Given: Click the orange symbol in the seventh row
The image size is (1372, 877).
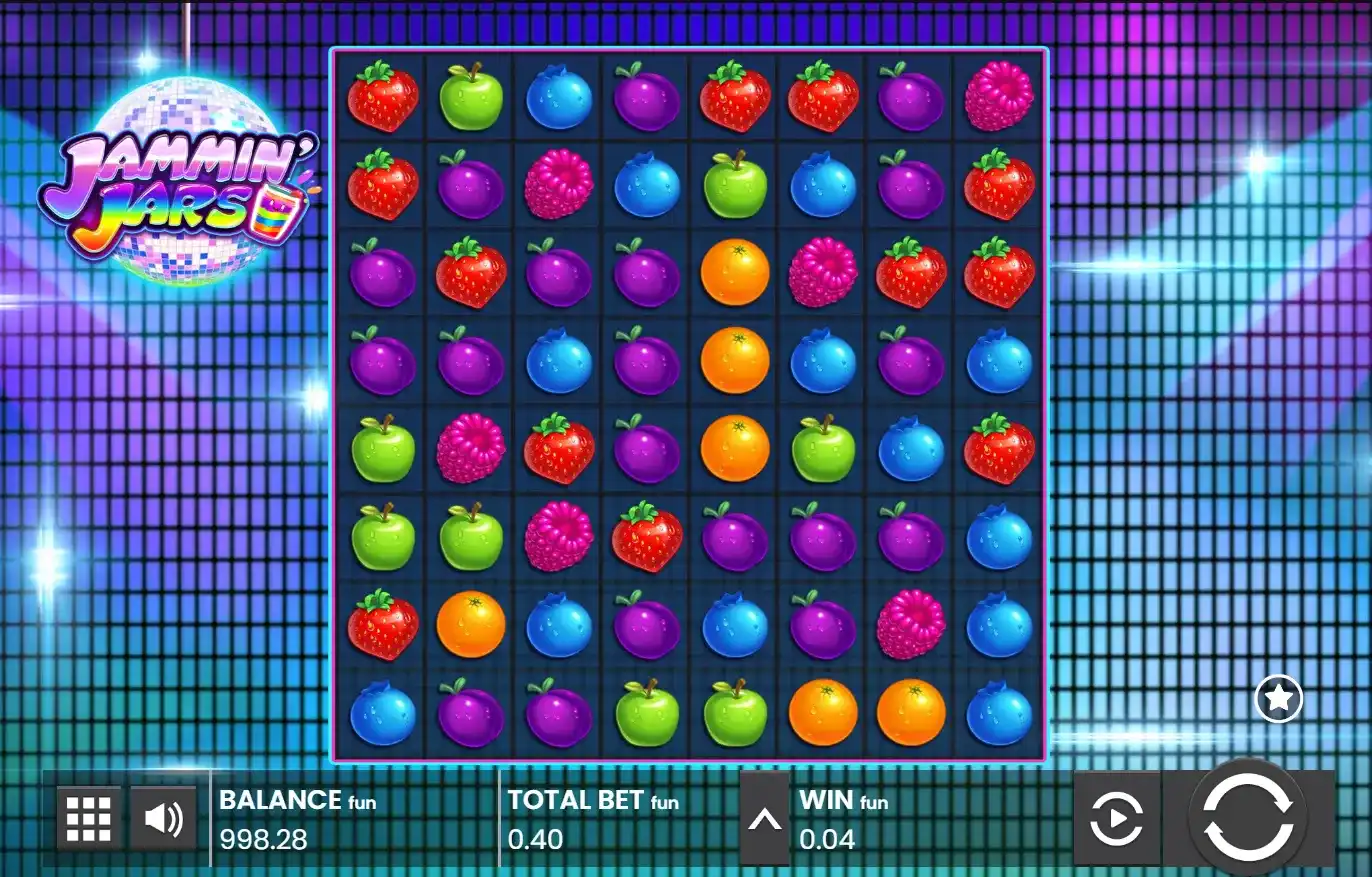Looking at the screenshot, I should (x=470, y=624).
